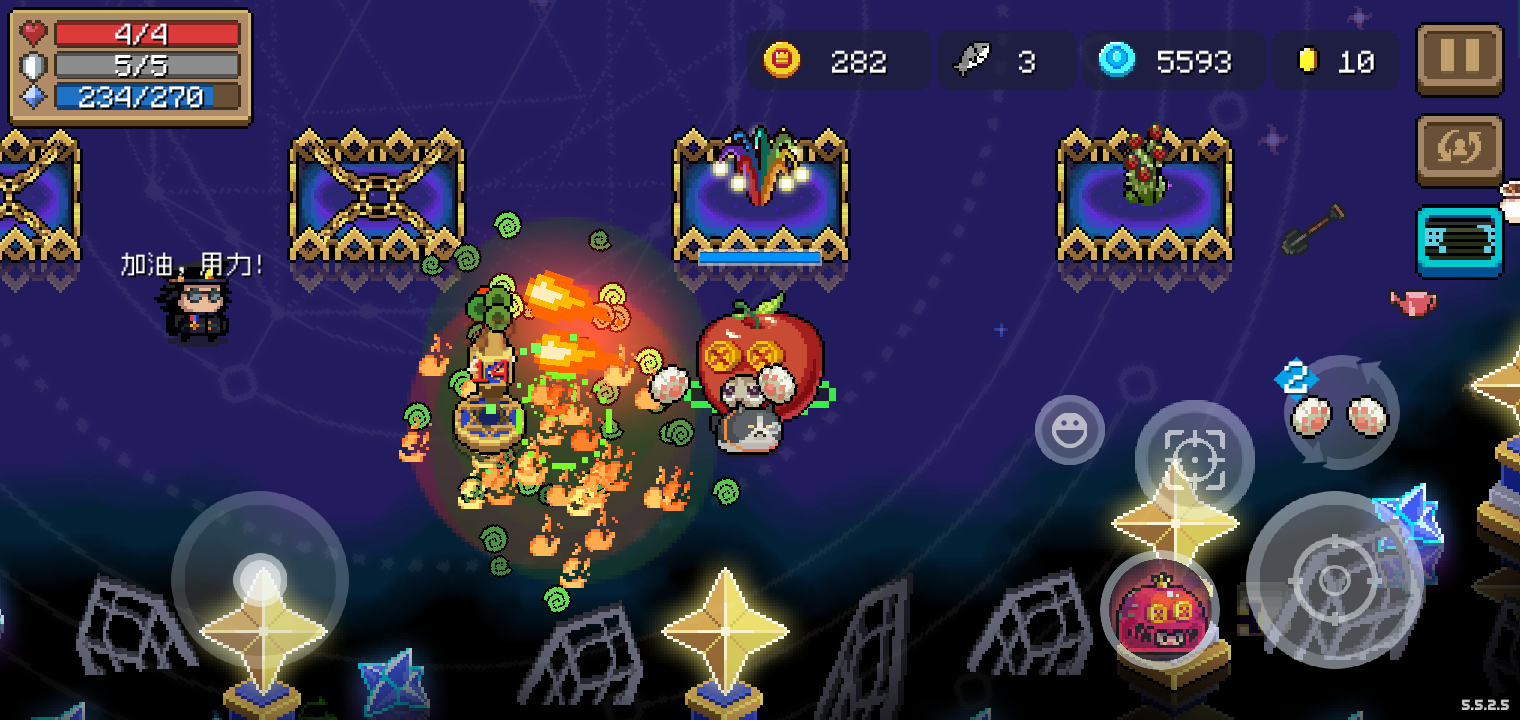Viewport: 1520px width, 720px height.
Task: Open the teal chat panel button
Action: pyautogui.click(x=1459, y=242)
